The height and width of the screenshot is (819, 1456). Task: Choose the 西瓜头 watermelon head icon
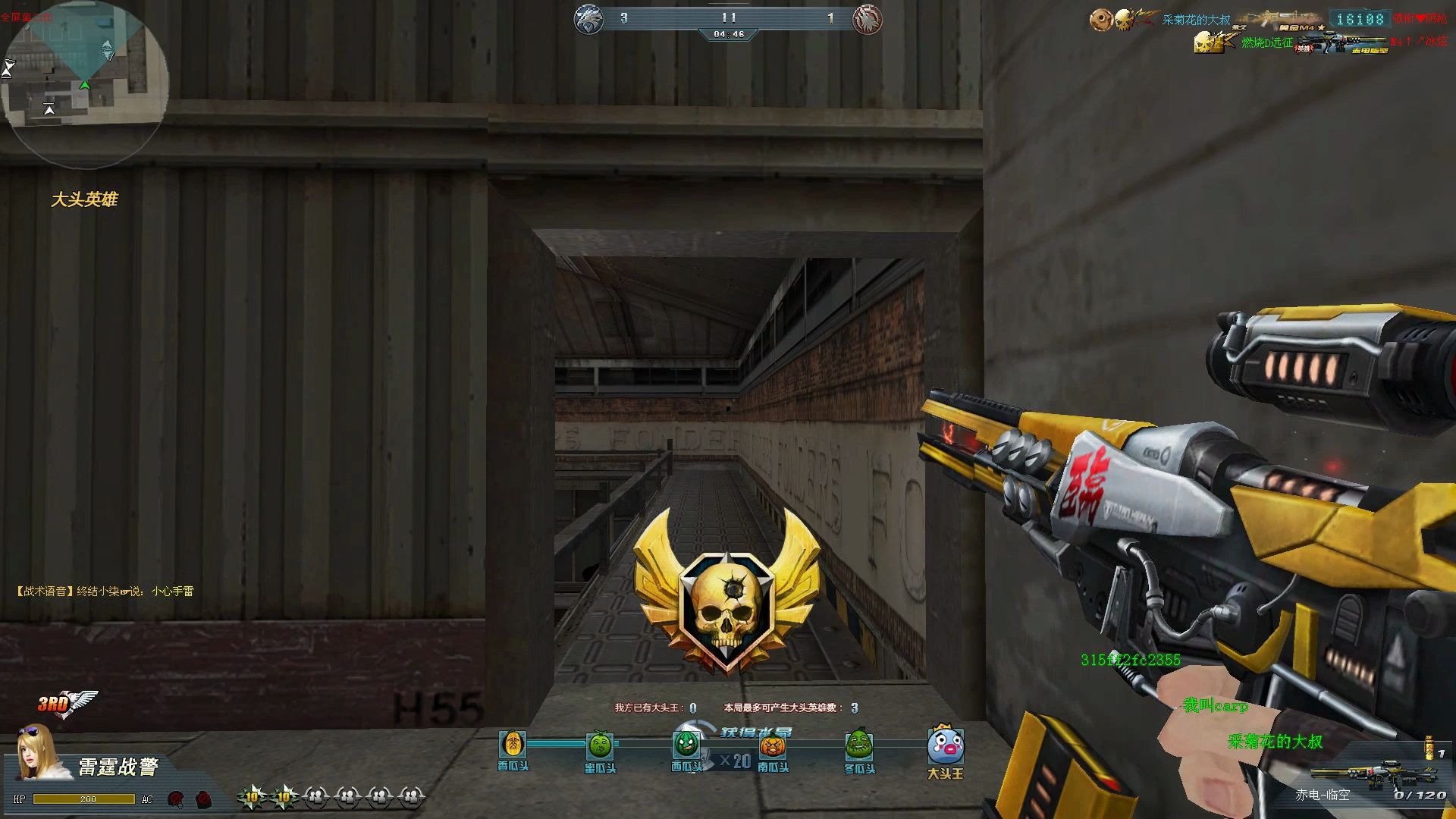click(686, 744)
